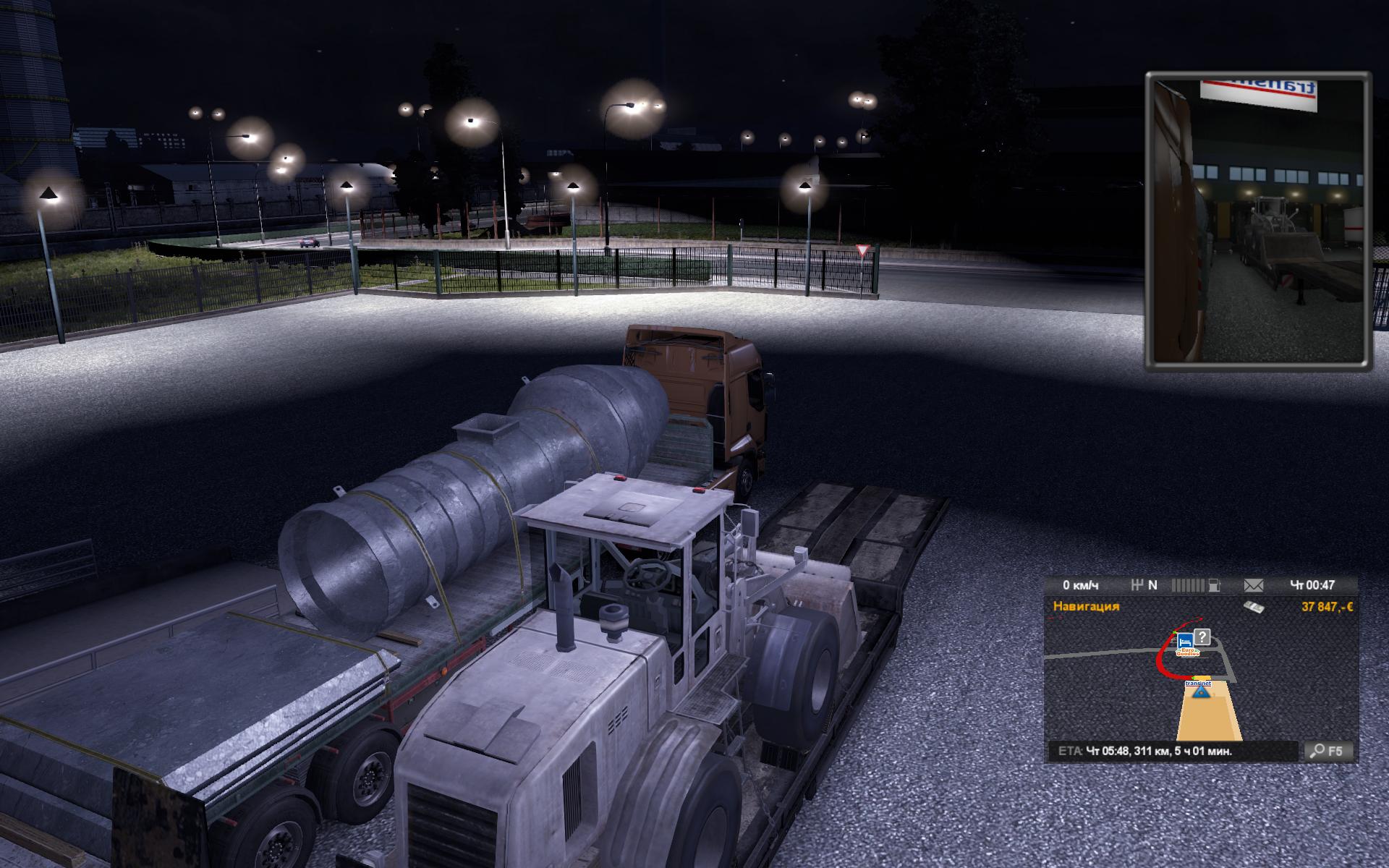Select the blue truck position arrow
The height and width of the screenshot is (868, 1389).
(x=1202, y=692)
